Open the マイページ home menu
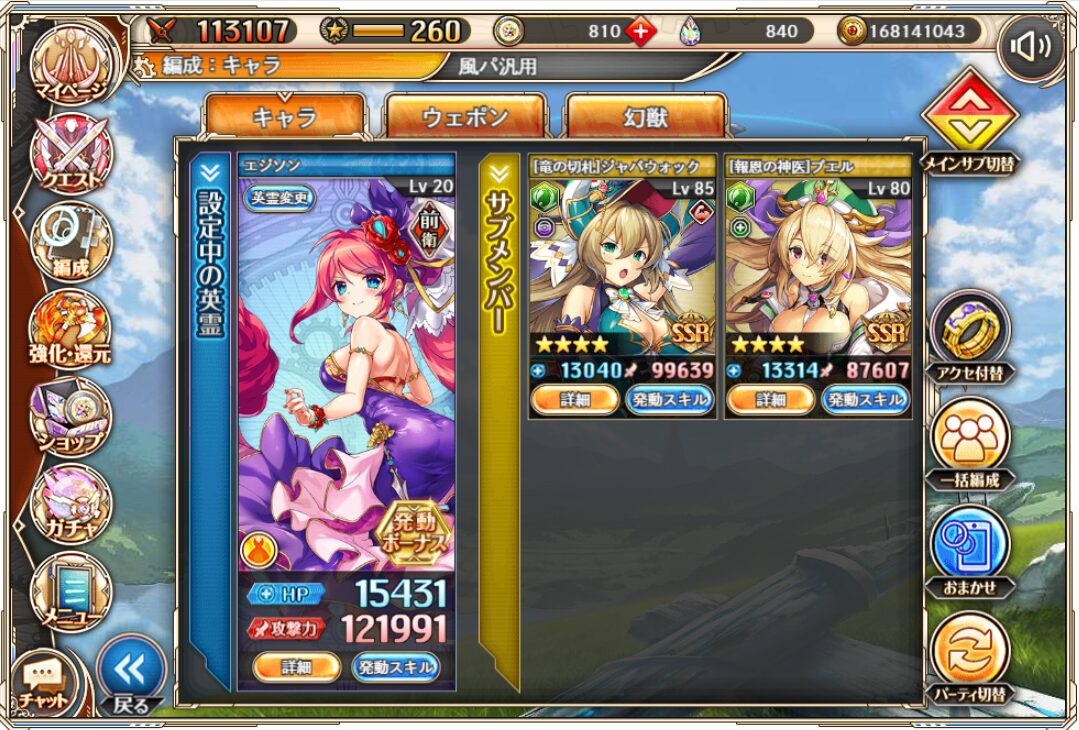The width and height of the screenshot is (1079, 730). pos(72,67)
